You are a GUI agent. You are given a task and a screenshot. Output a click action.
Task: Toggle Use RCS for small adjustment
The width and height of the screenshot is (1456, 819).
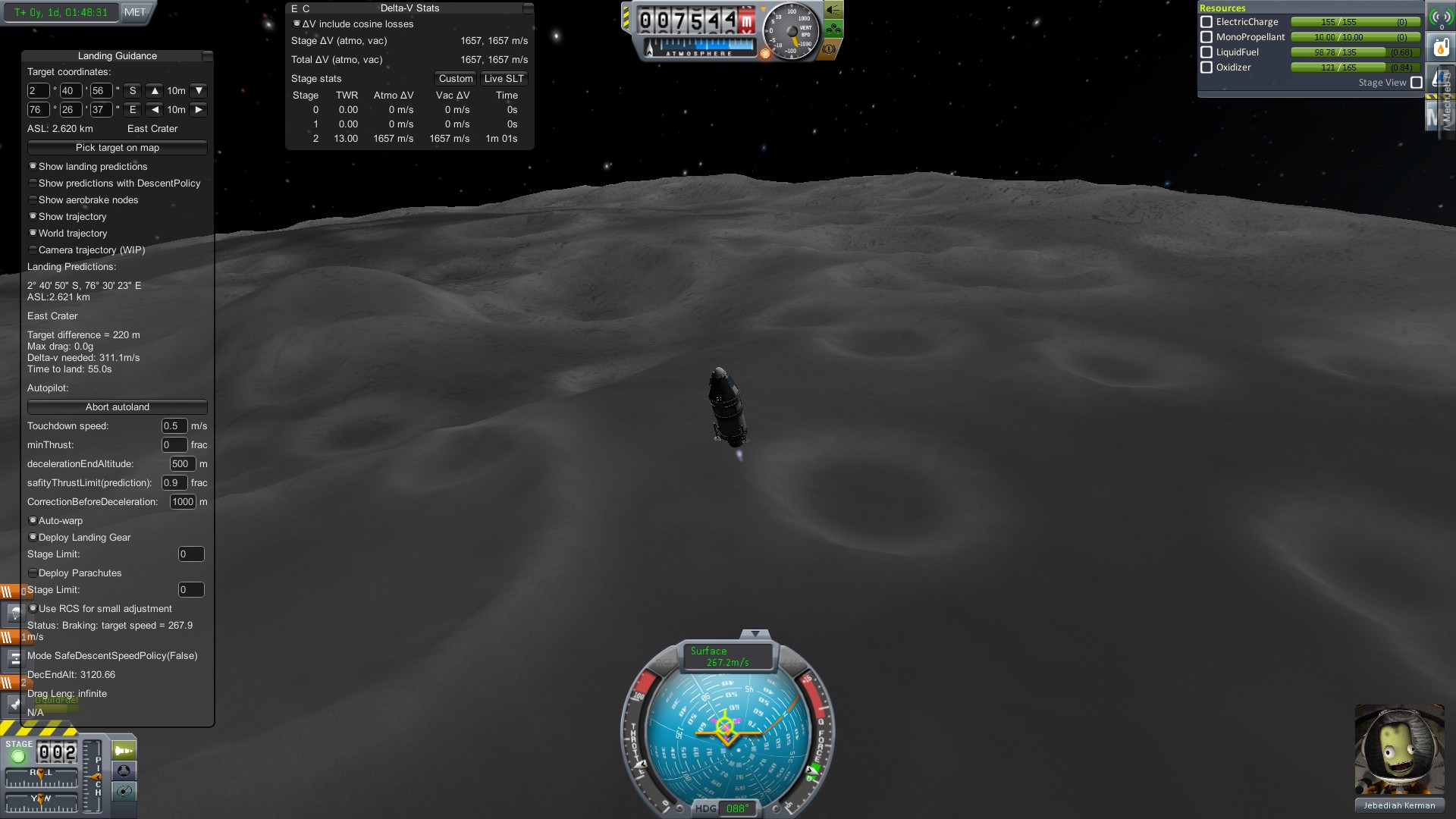pos(33,609)
